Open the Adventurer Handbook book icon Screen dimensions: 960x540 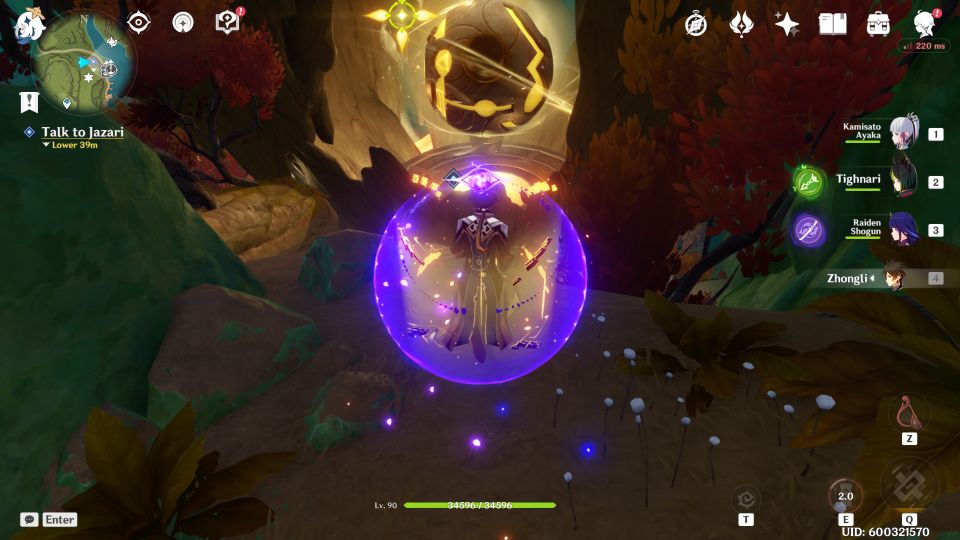(833, 25)
